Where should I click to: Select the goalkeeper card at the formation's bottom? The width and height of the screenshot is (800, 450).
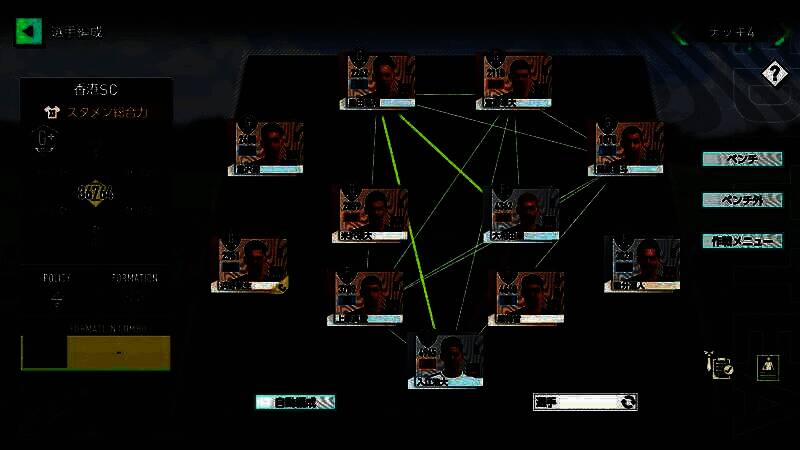(449, 360)
